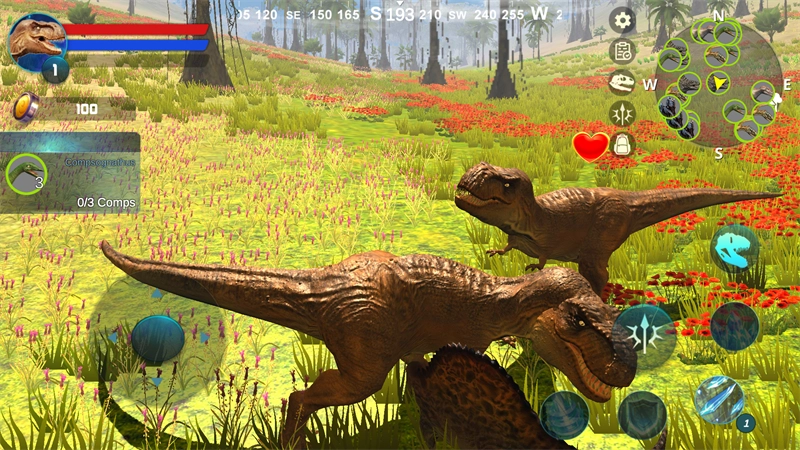
Task: Activate the shield defense ability
Action: [x=642, y=413]
